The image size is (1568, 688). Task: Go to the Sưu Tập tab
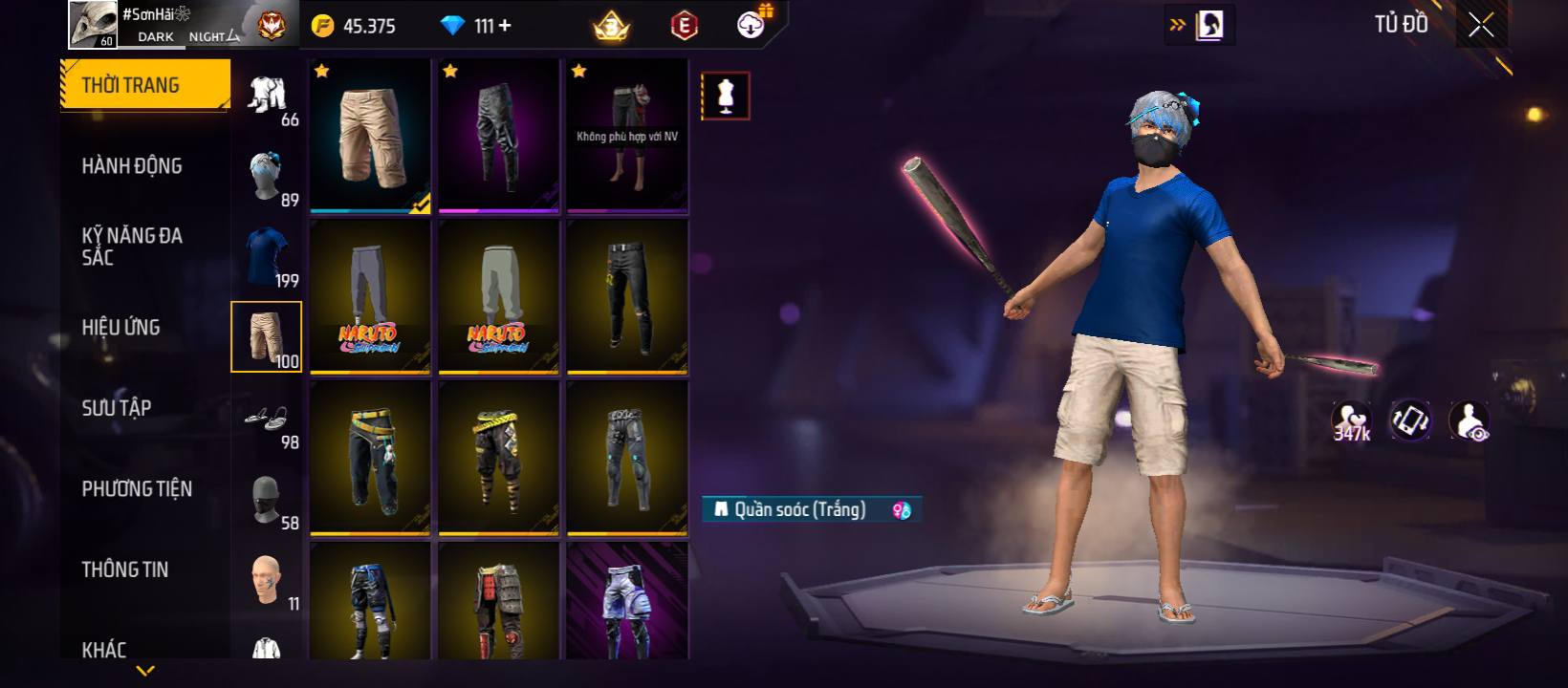point(117,408)
